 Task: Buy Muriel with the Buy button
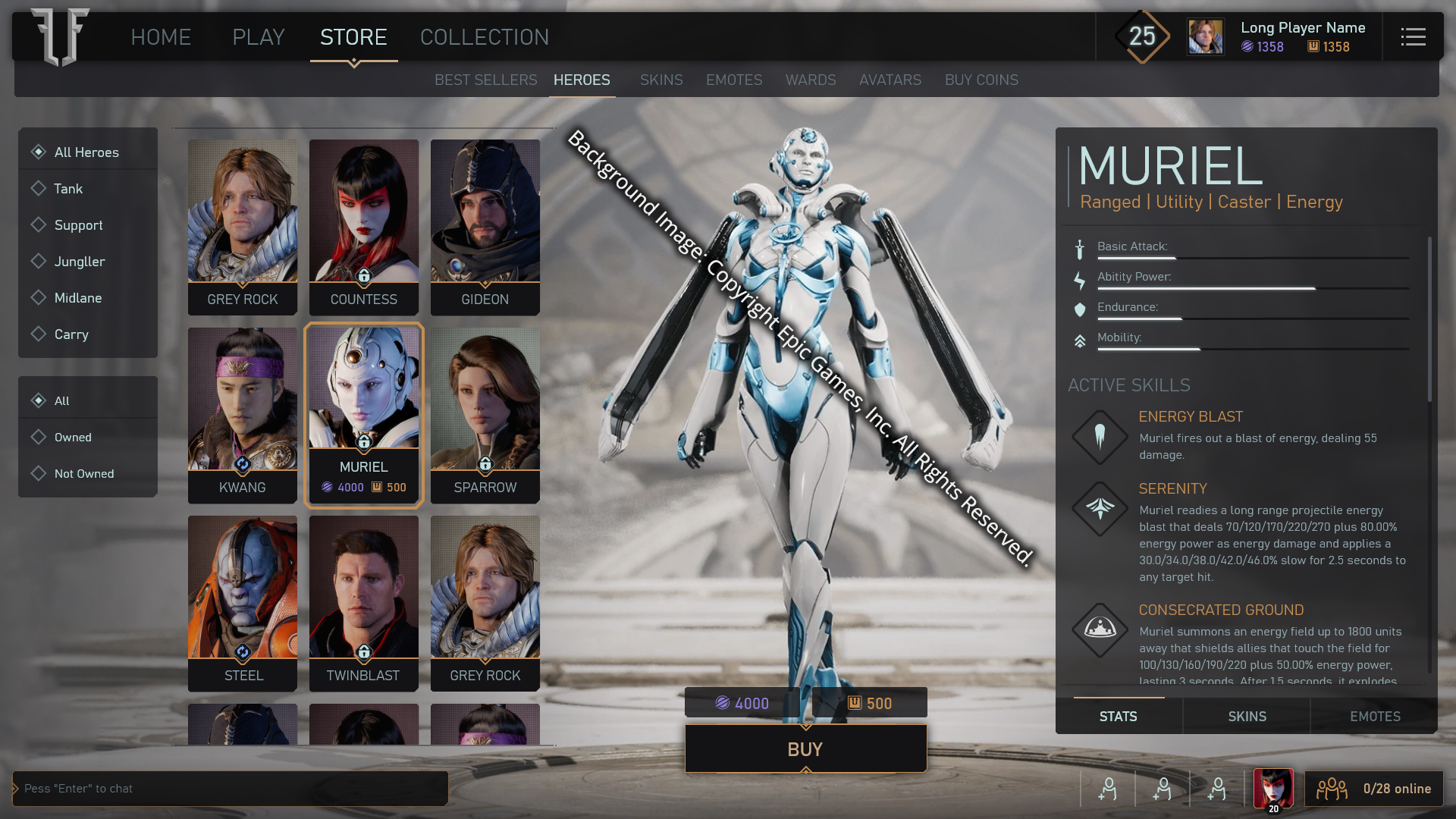(x=805, y=749)
